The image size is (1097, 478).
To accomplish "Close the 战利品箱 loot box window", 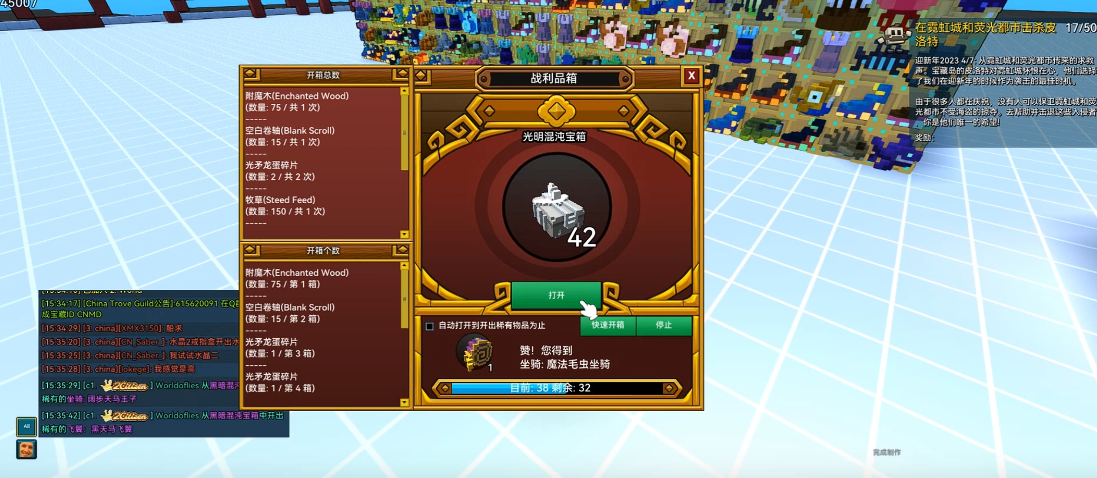I will (691, 76).
